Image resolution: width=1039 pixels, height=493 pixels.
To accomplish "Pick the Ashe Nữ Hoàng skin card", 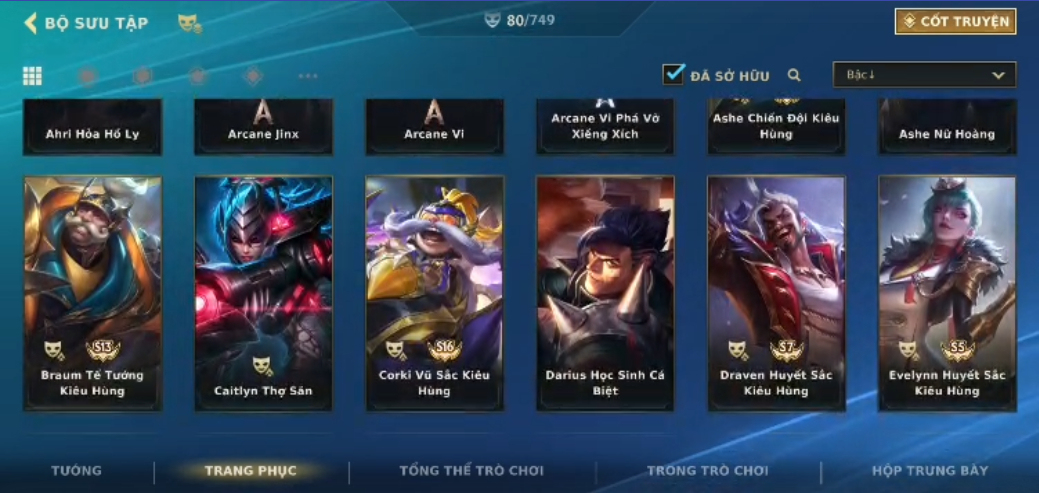I will pos(947,128).
